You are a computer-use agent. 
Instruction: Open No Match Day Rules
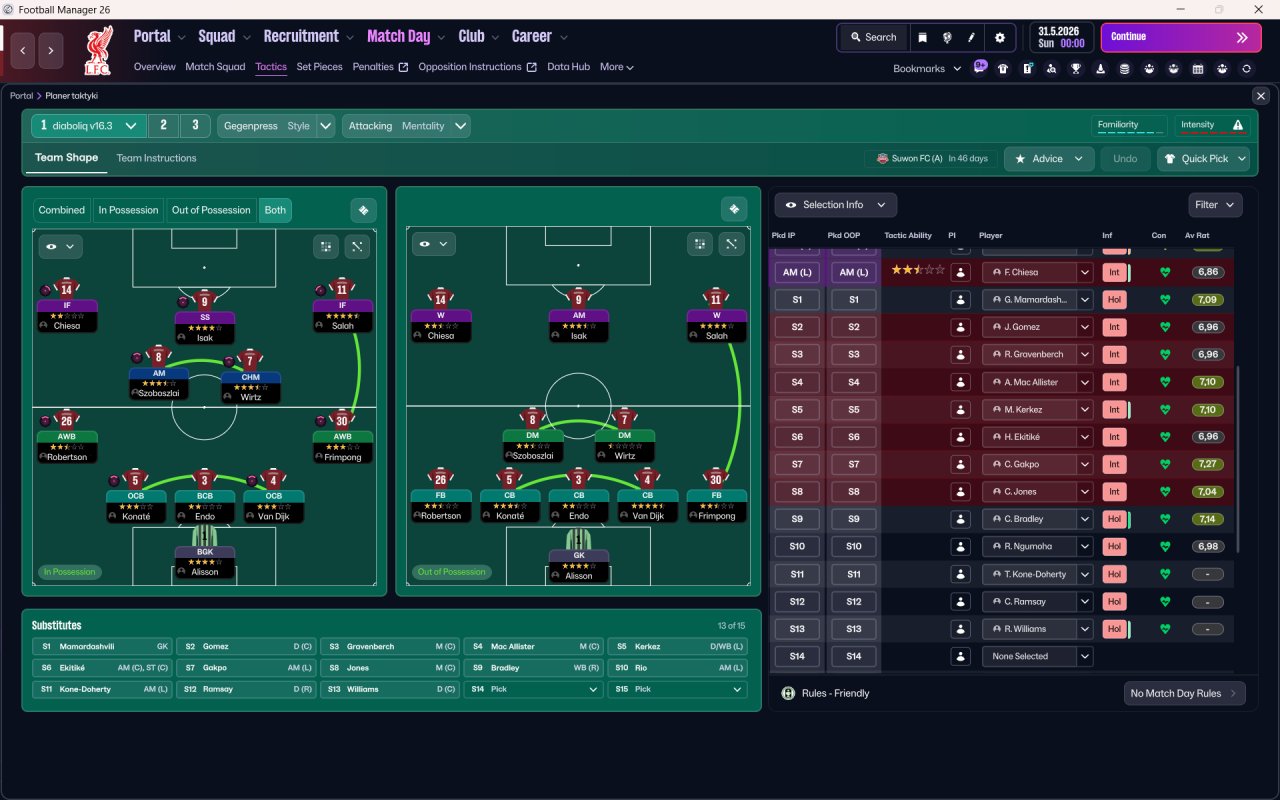point(1184,693)
